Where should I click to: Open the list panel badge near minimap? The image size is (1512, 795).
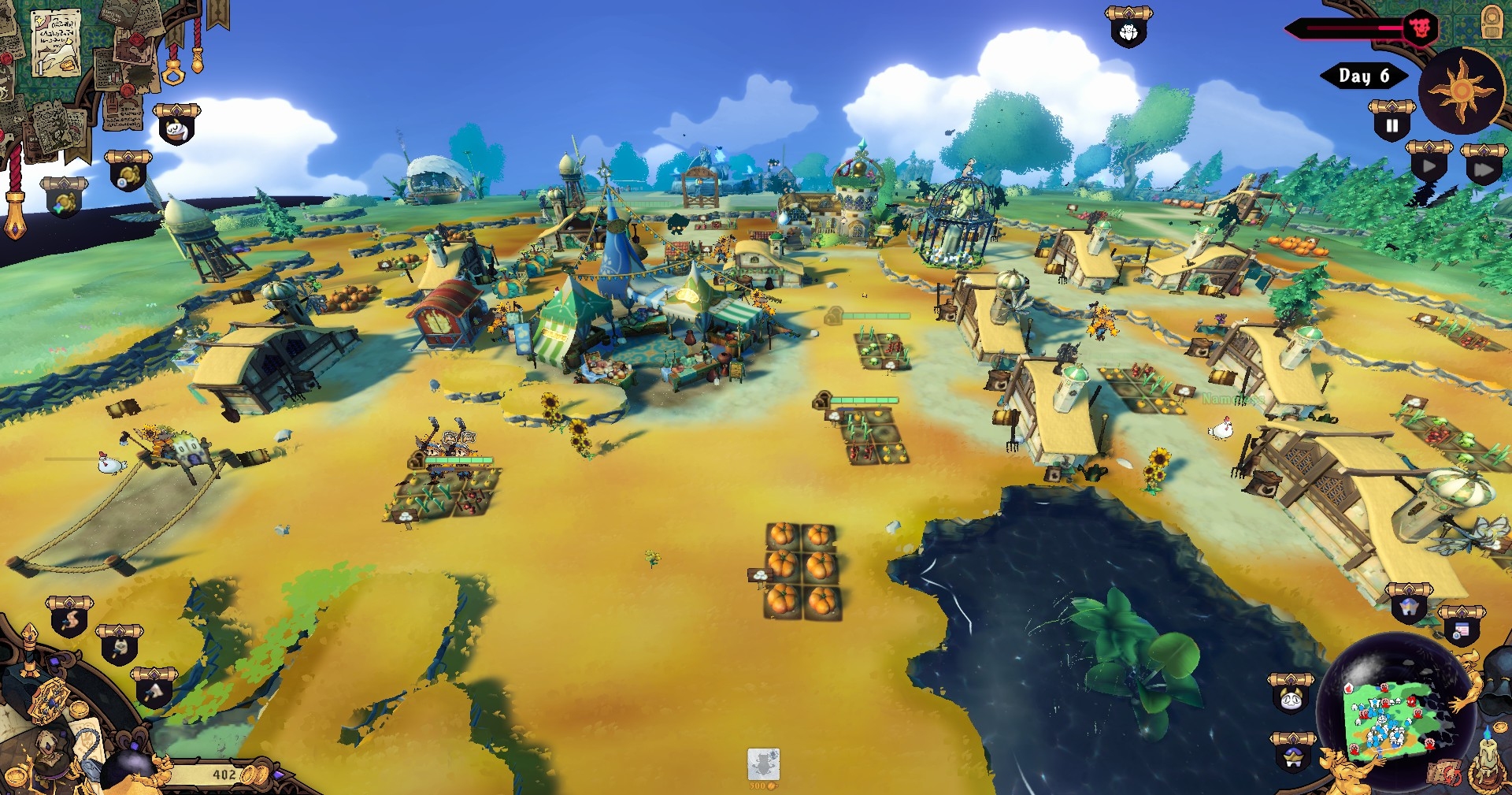pos(1461,630)
